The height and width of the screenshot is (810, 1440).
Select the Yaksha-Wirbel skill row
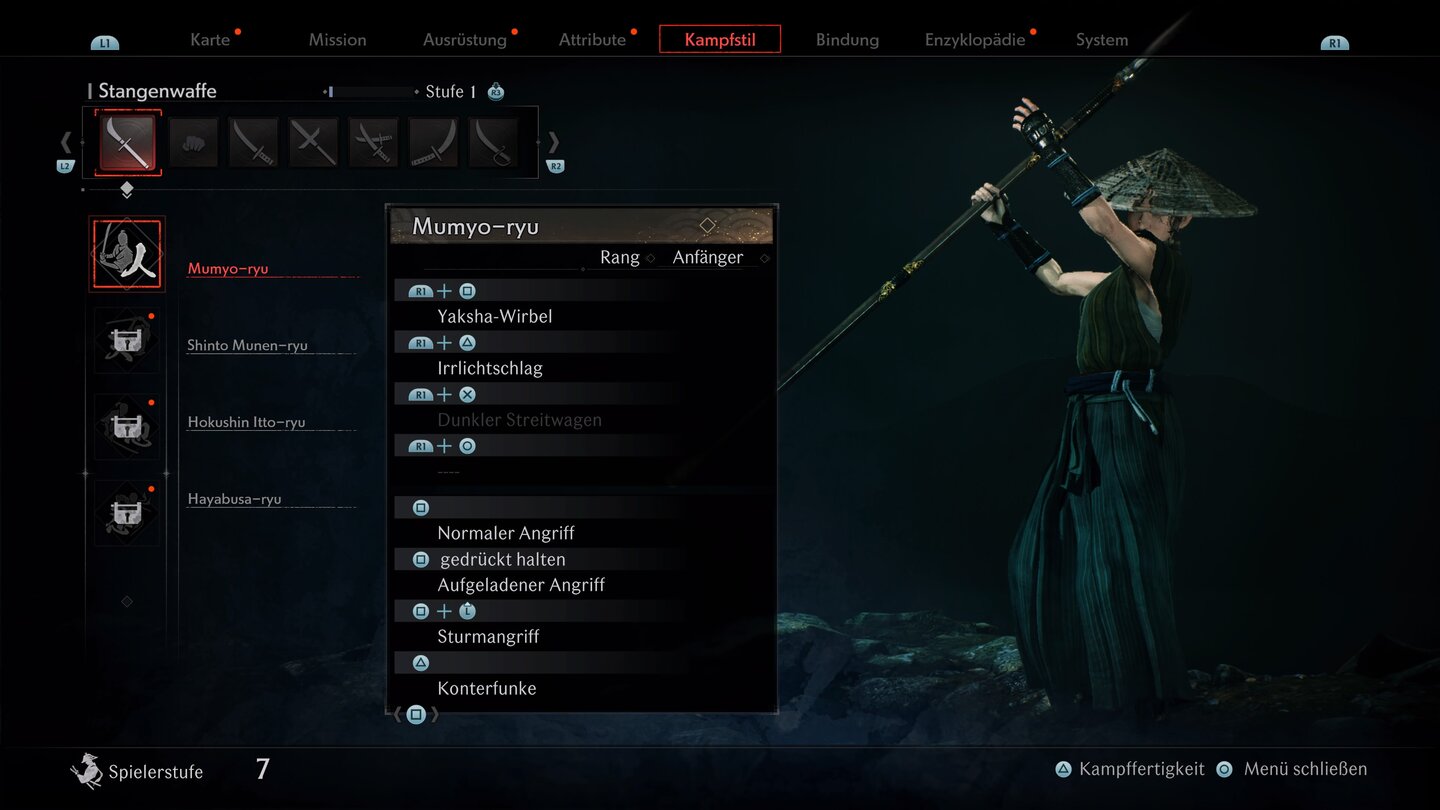point(495,316)
